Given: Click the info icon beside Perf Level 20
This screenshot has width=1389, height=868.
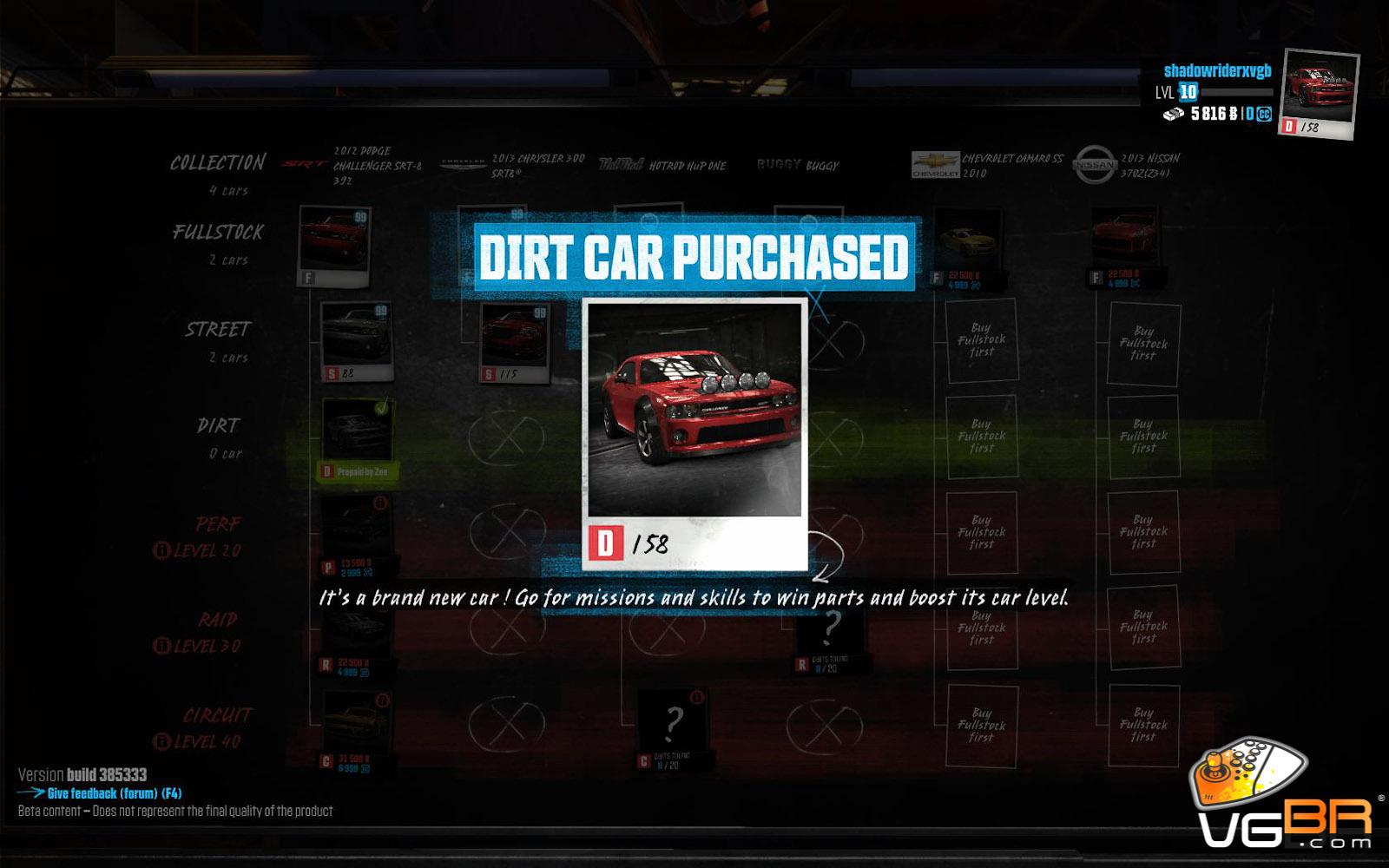Looking at the screenshot, I should pyautogui.click(x=161, y=550).
